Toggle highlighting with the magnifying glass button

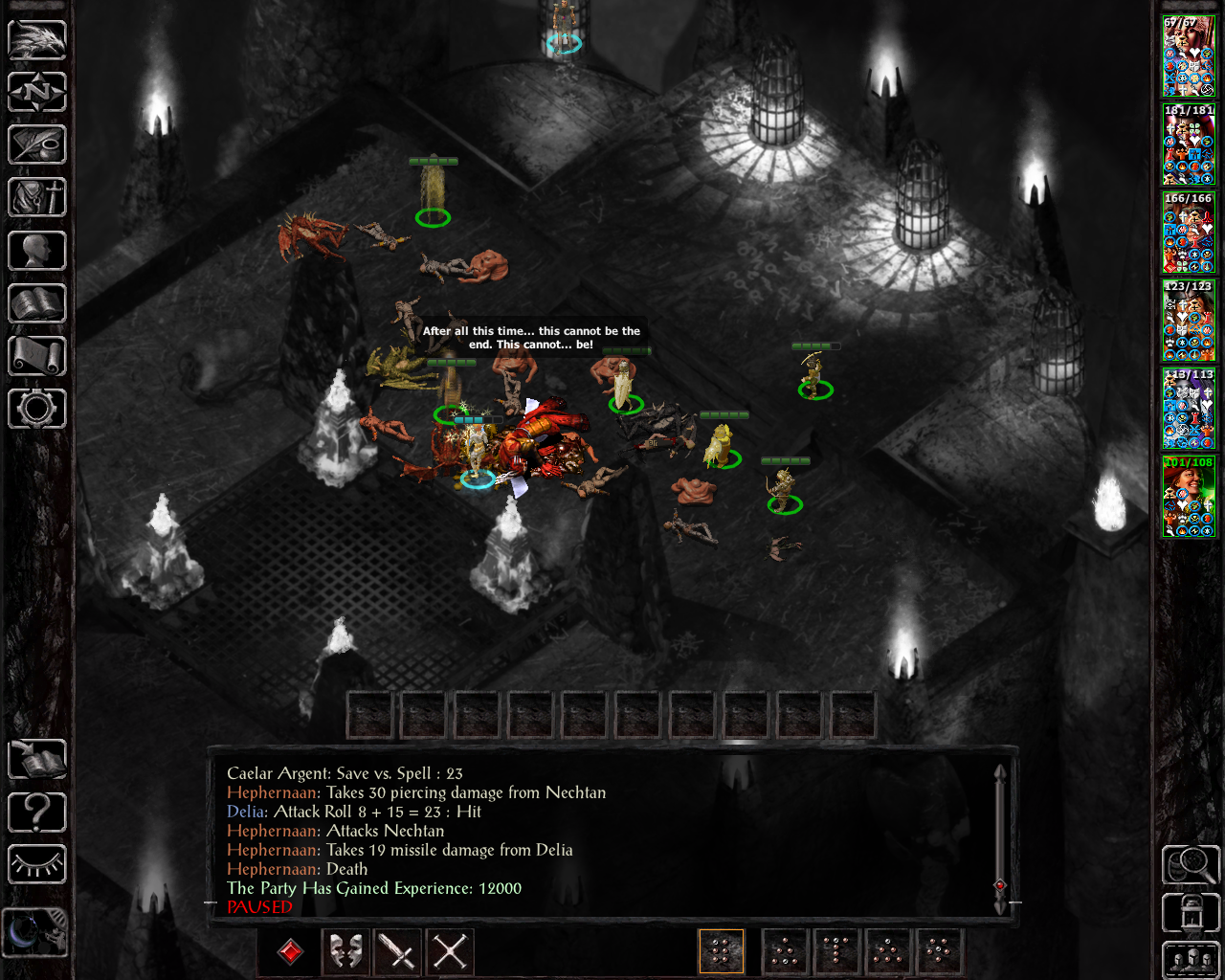[x=1190, y=864]
